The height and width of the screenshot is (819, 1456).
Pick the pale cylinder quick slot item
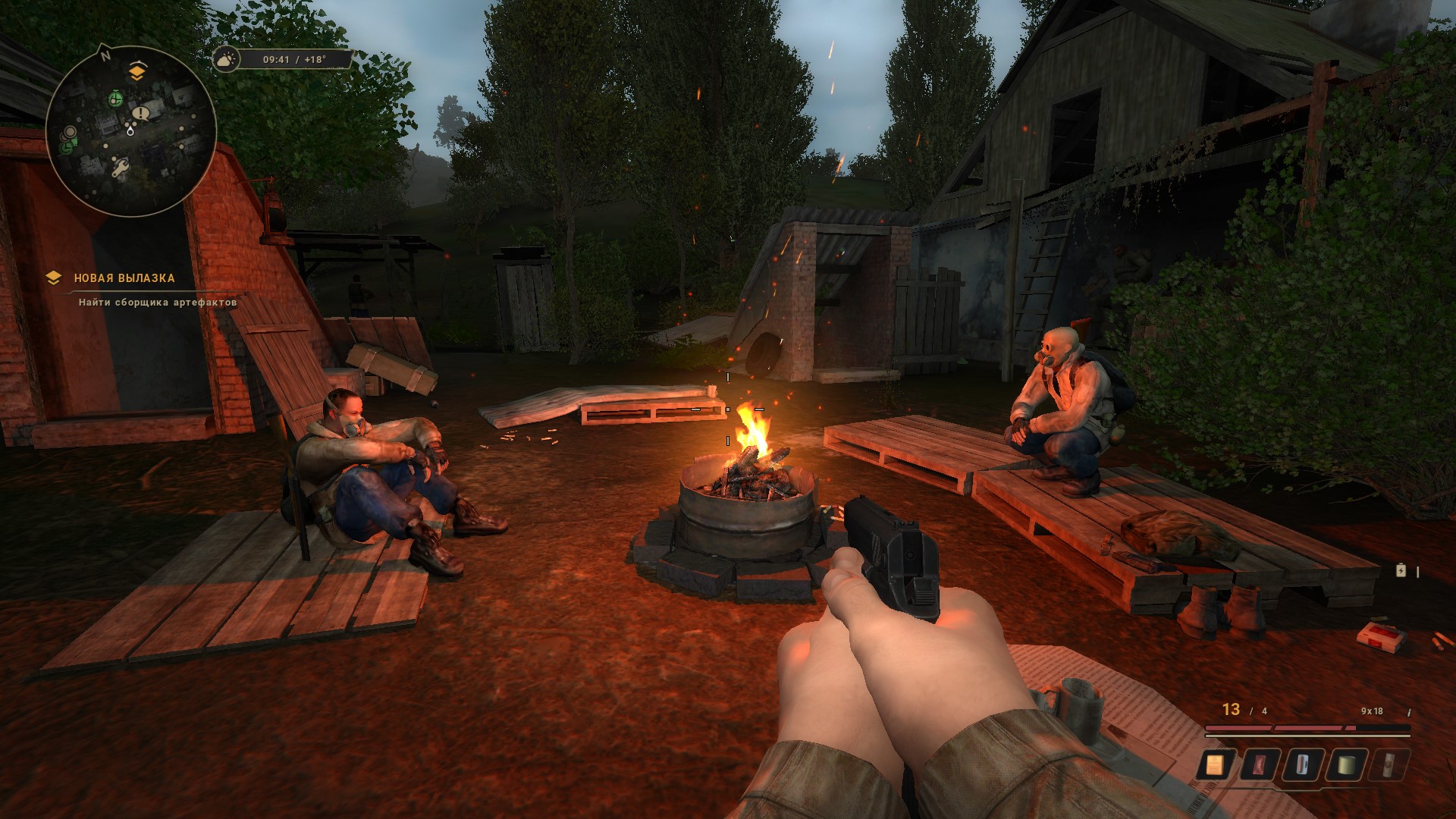pyautogui.click(x=1389, y=764)
